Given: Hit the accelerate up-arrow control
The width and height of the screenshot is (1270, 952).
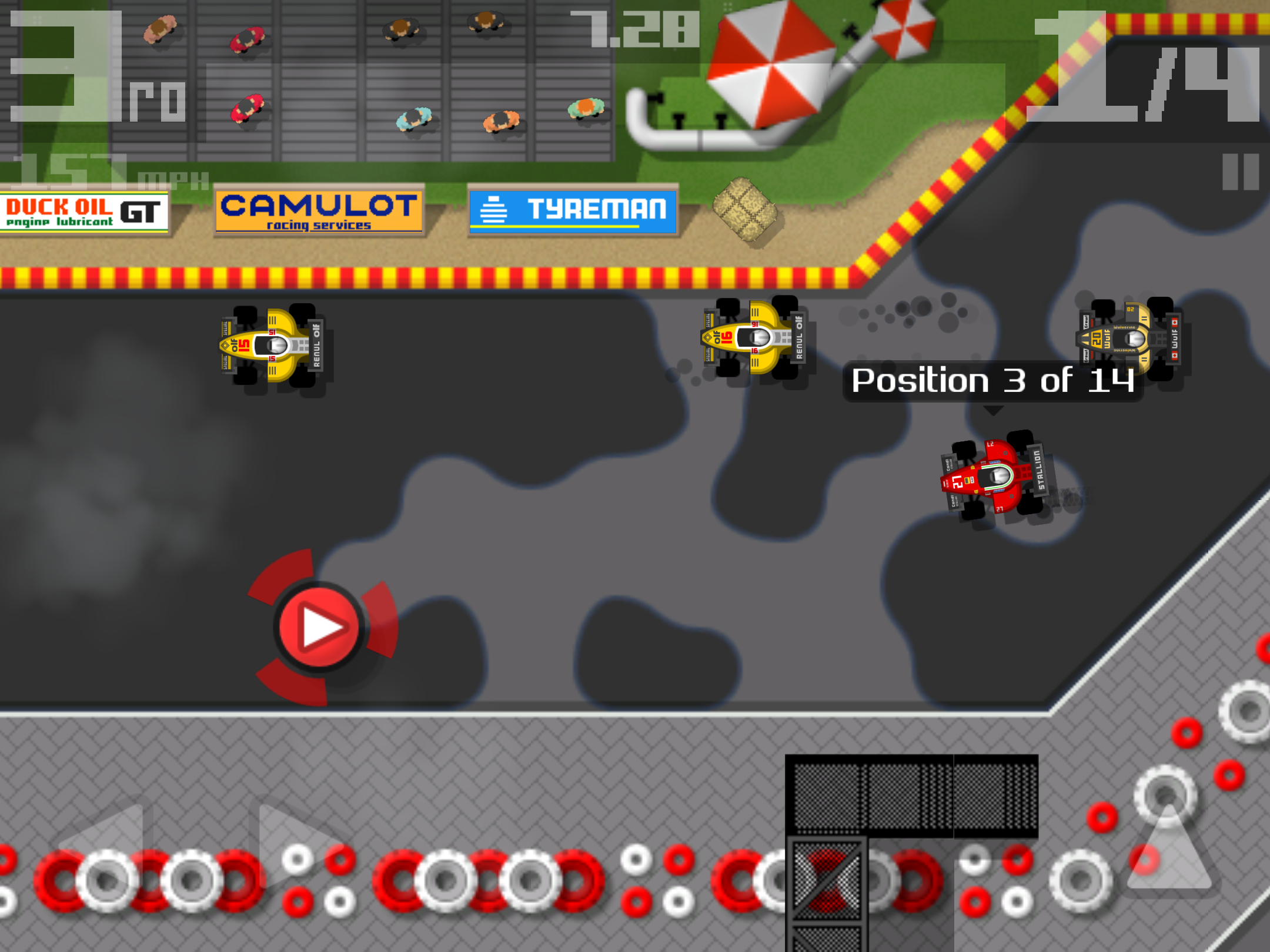Looking at the screenshot, I should 1169,849.
